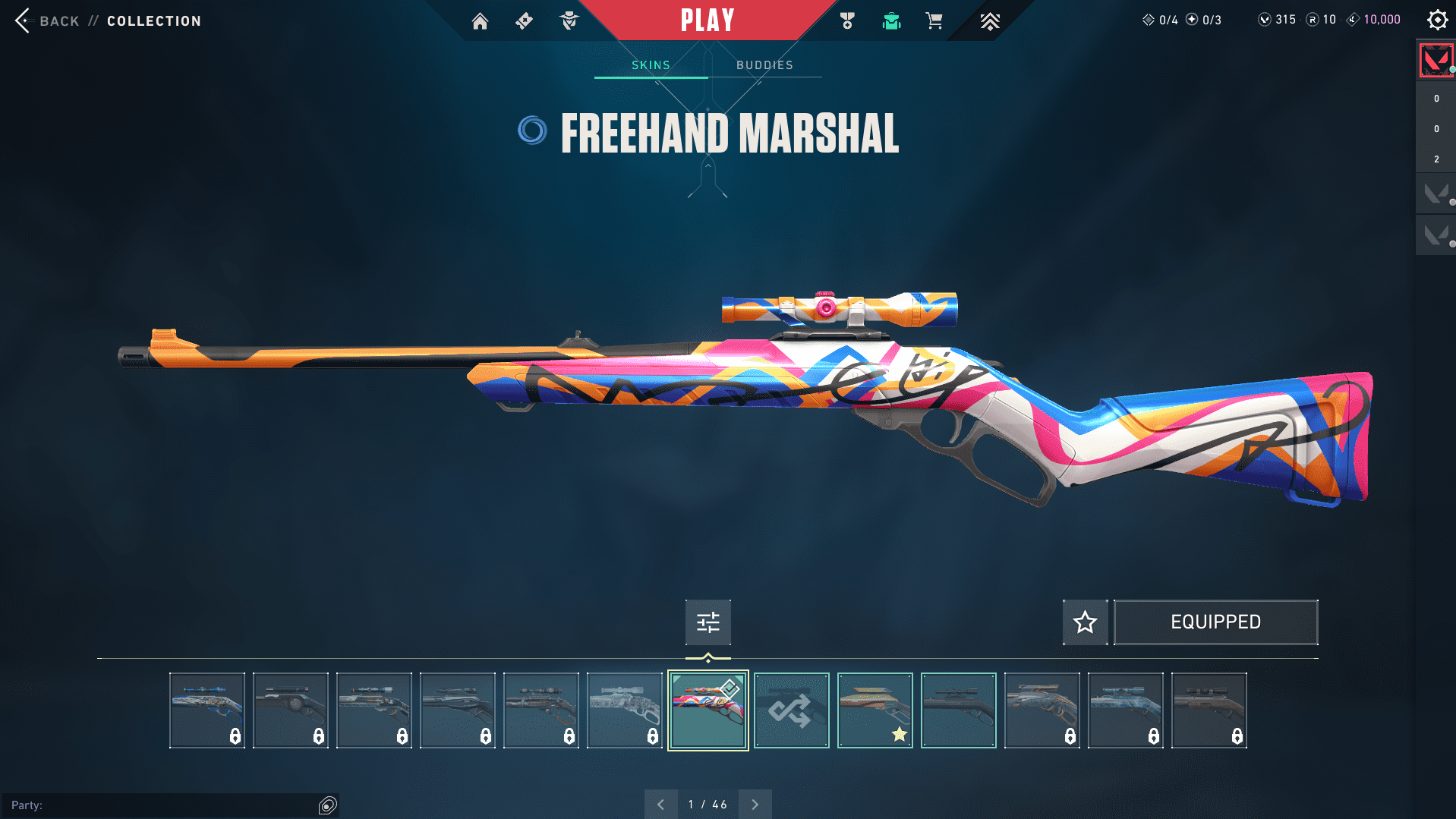Select the starred favorite Marshal skin
The height and width of the screenshot is (819, 1456).
[x=875, y=710]
